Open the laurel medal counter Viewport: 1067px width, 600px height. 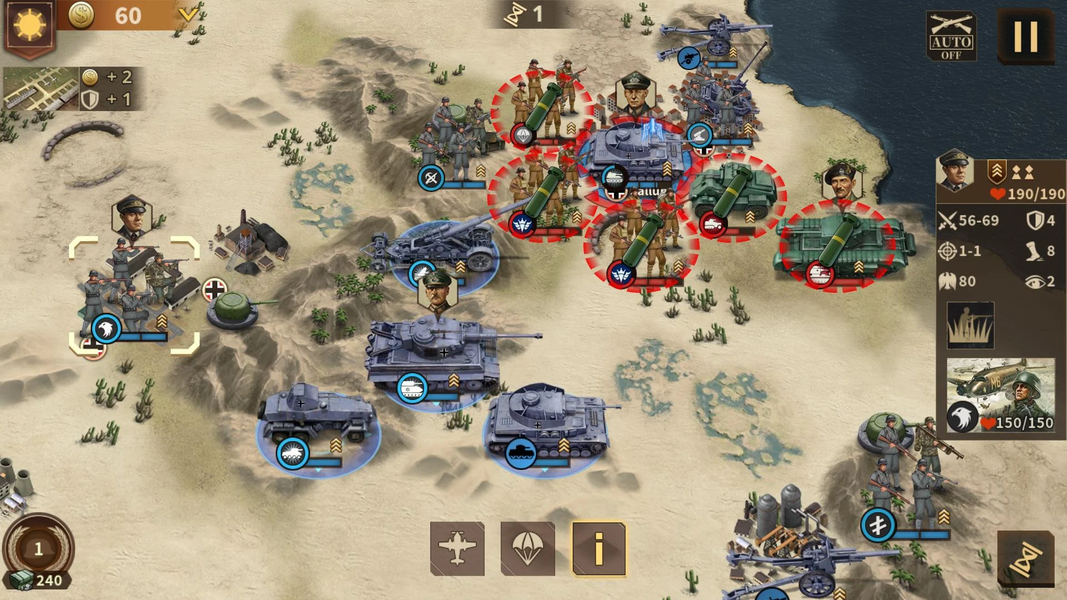(x=38, y=548)
